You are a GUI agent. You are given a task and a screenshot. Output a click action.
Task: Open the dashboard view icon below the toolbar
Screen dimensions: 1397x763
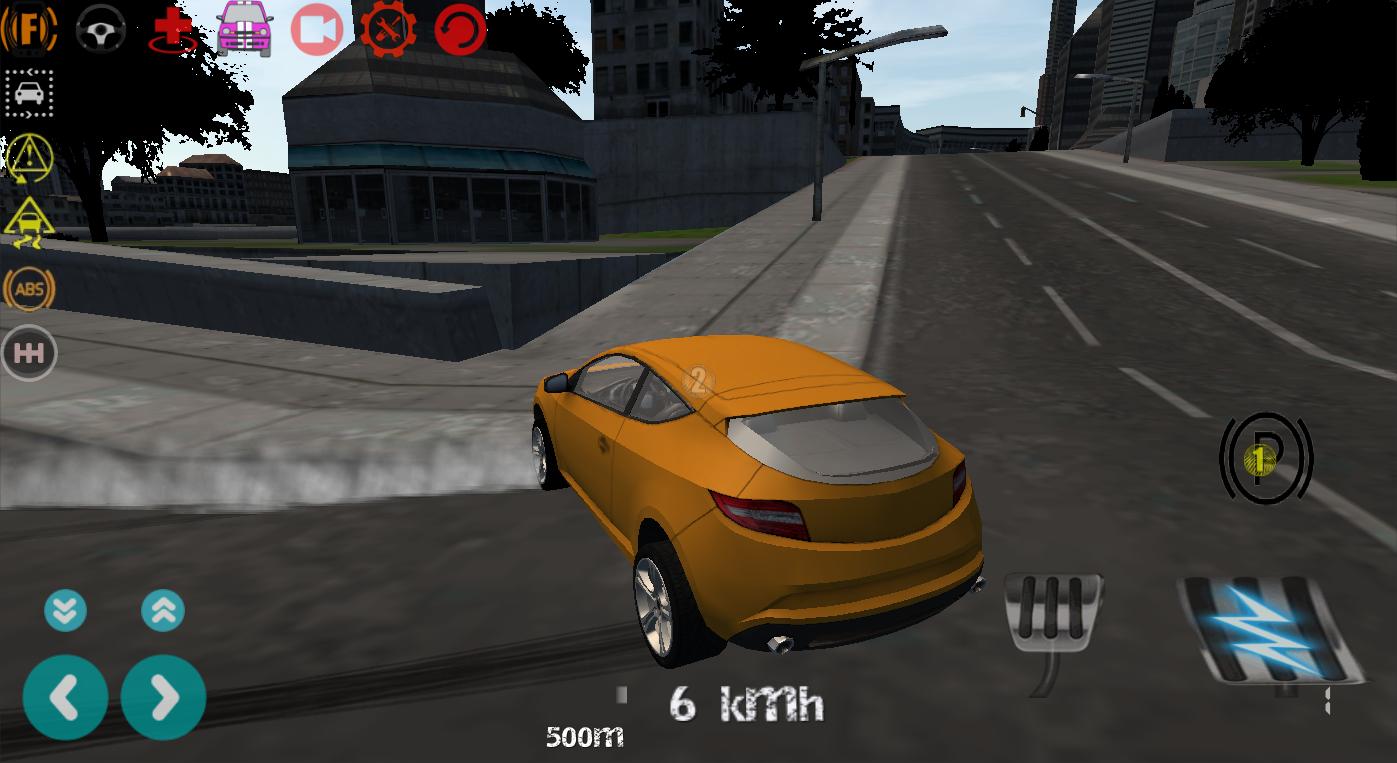tap(29, 95)
